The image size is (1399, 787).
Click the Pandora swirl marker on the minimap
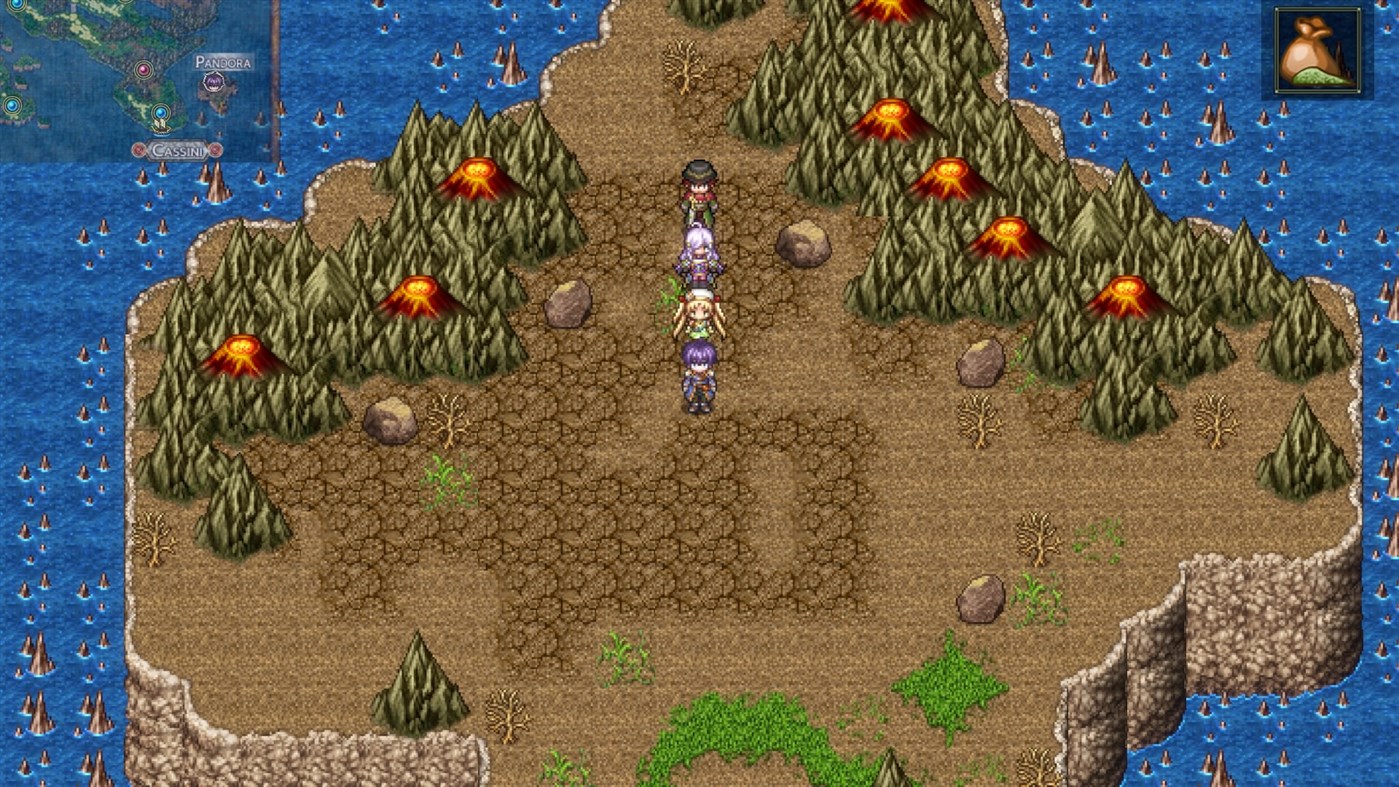click(x=213, y=83)
